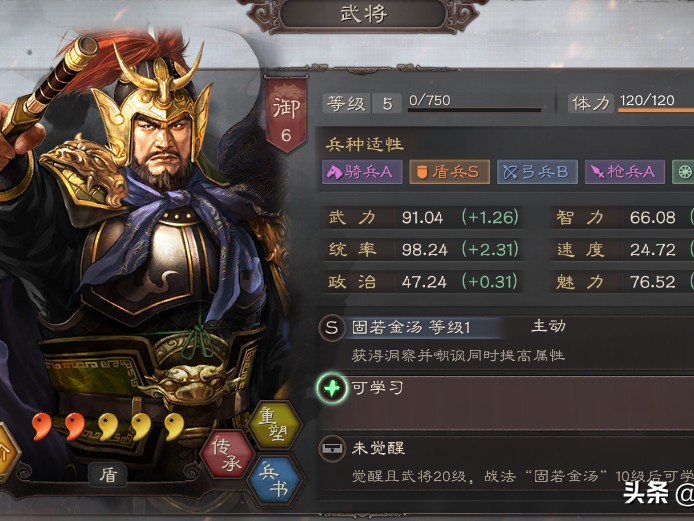694x521 pixels.
Task: Click the 盾 troop type label
Action: pyautogui.click(x=107, y=475)
